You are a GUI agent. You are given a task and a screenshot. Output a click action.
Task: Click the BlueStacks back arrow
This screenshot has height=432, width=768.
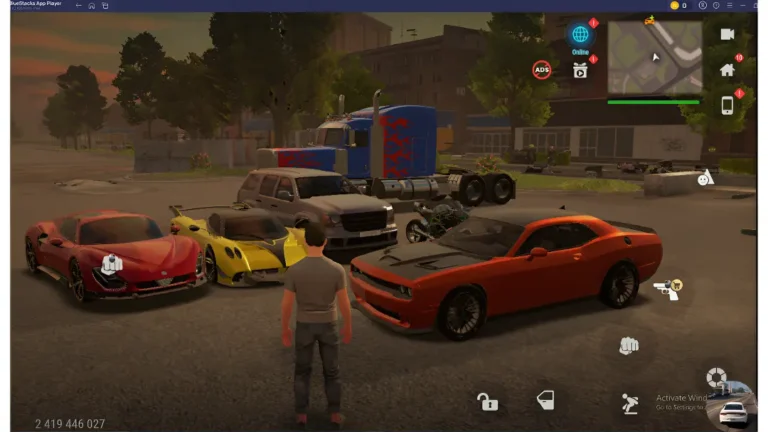point(77,5)
